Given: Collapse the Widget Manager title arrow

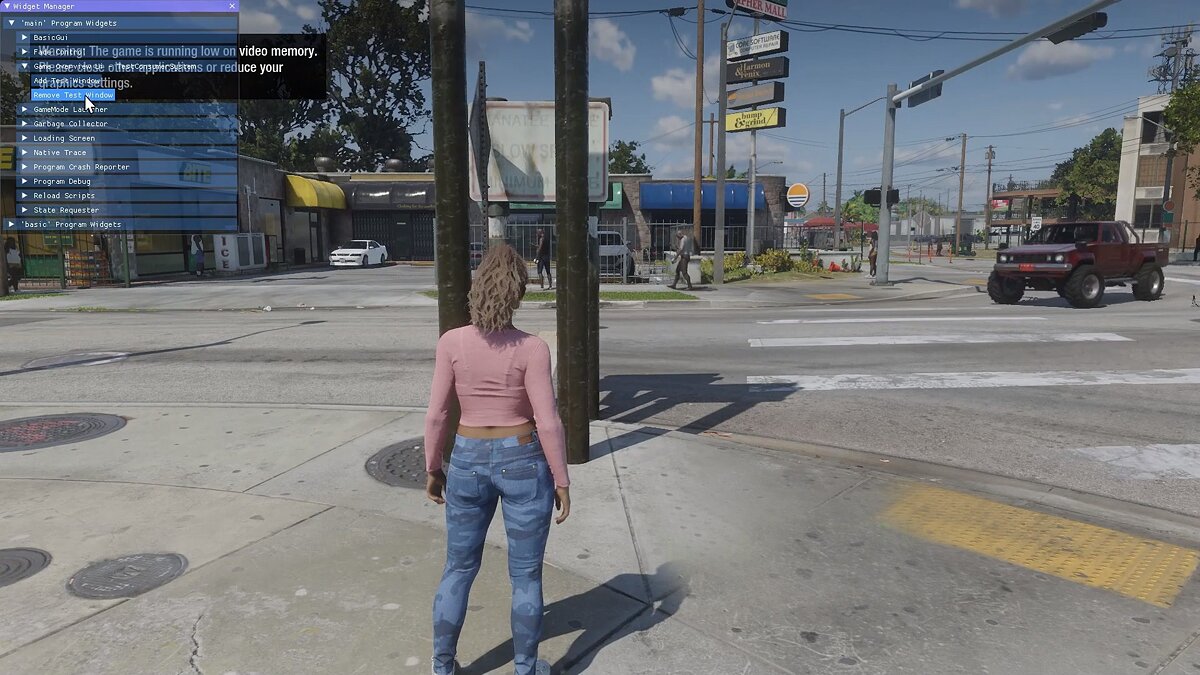Looking at the screenshot, I should pyautogui.click(x=6, y=6).
